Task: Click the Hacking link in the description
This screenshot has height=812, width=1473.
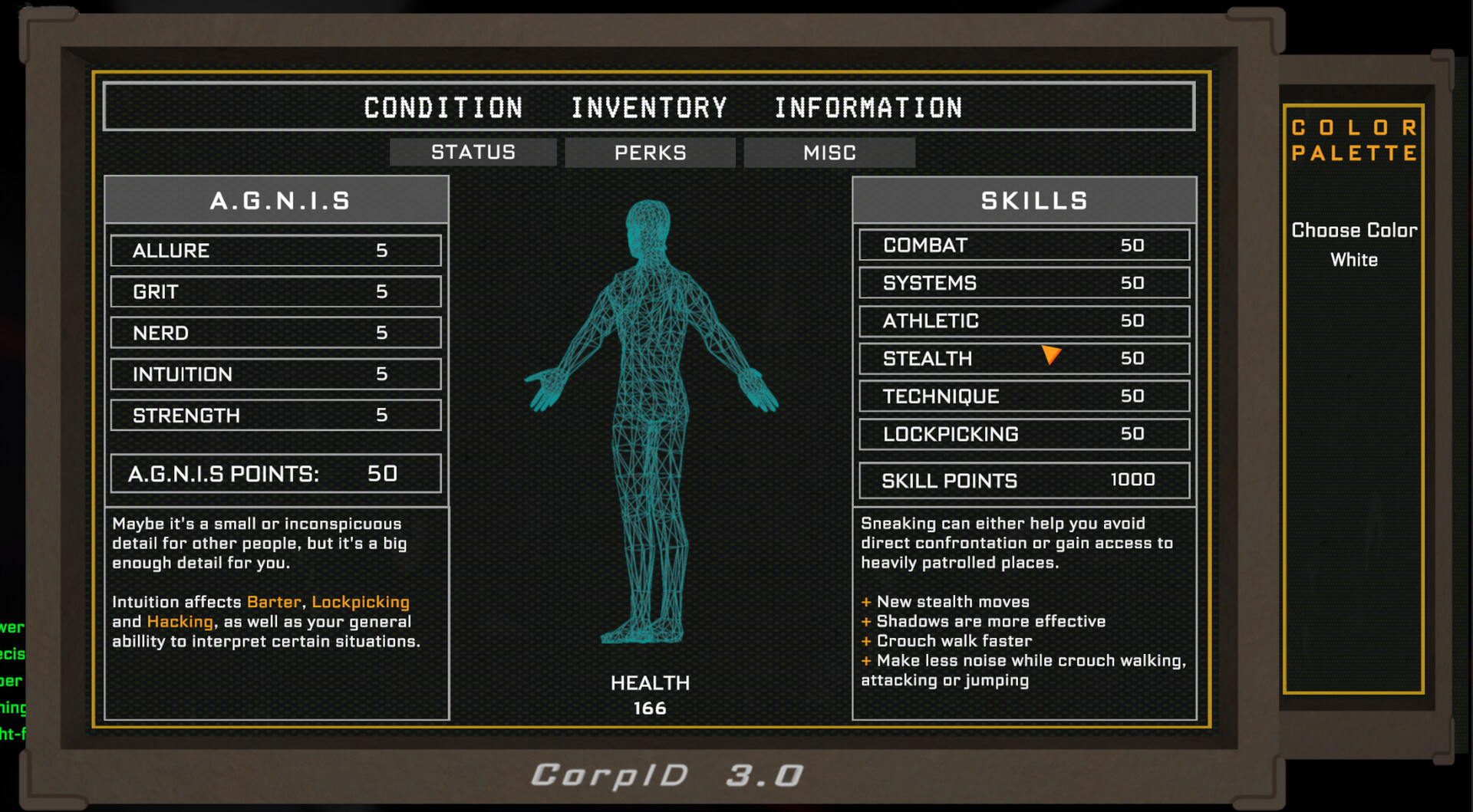Action: click(x=180, y=622)
